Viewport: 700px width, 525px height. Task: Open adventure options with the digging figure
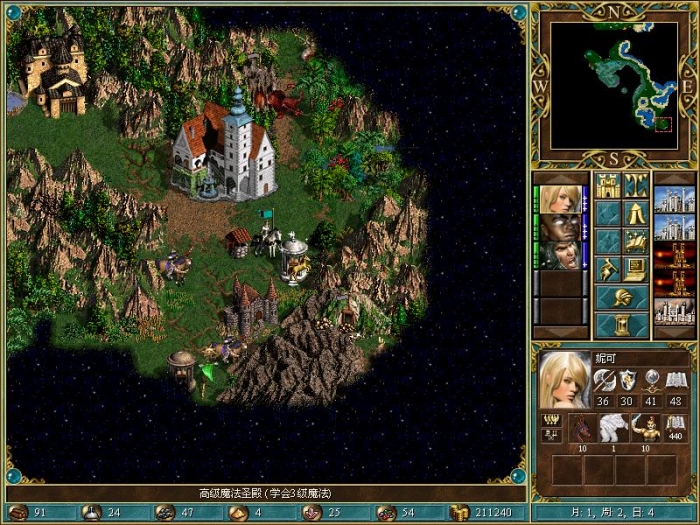(608, 269)
